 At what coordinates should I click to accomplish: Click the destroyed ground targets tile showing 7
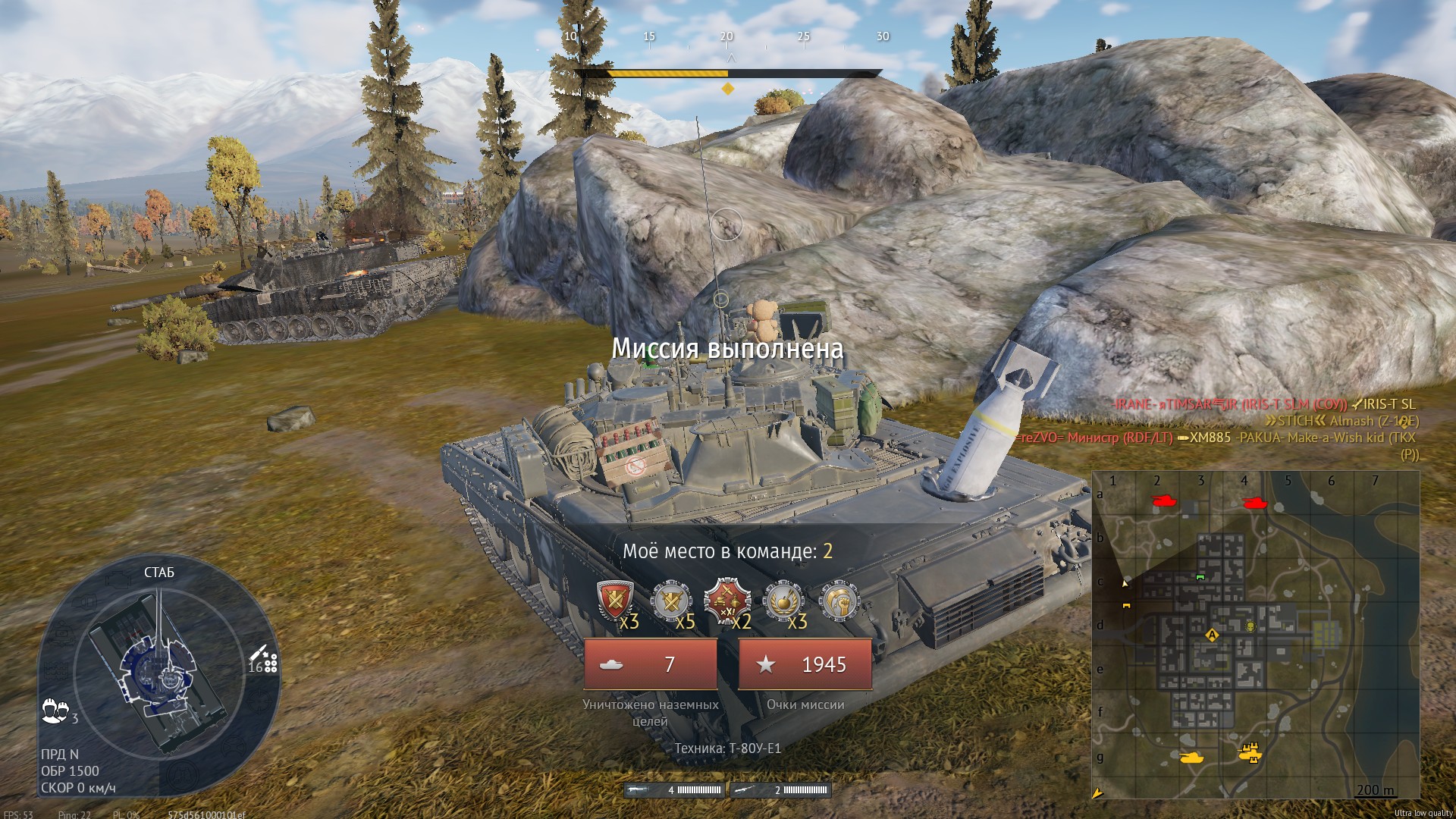tap(650, 664)
